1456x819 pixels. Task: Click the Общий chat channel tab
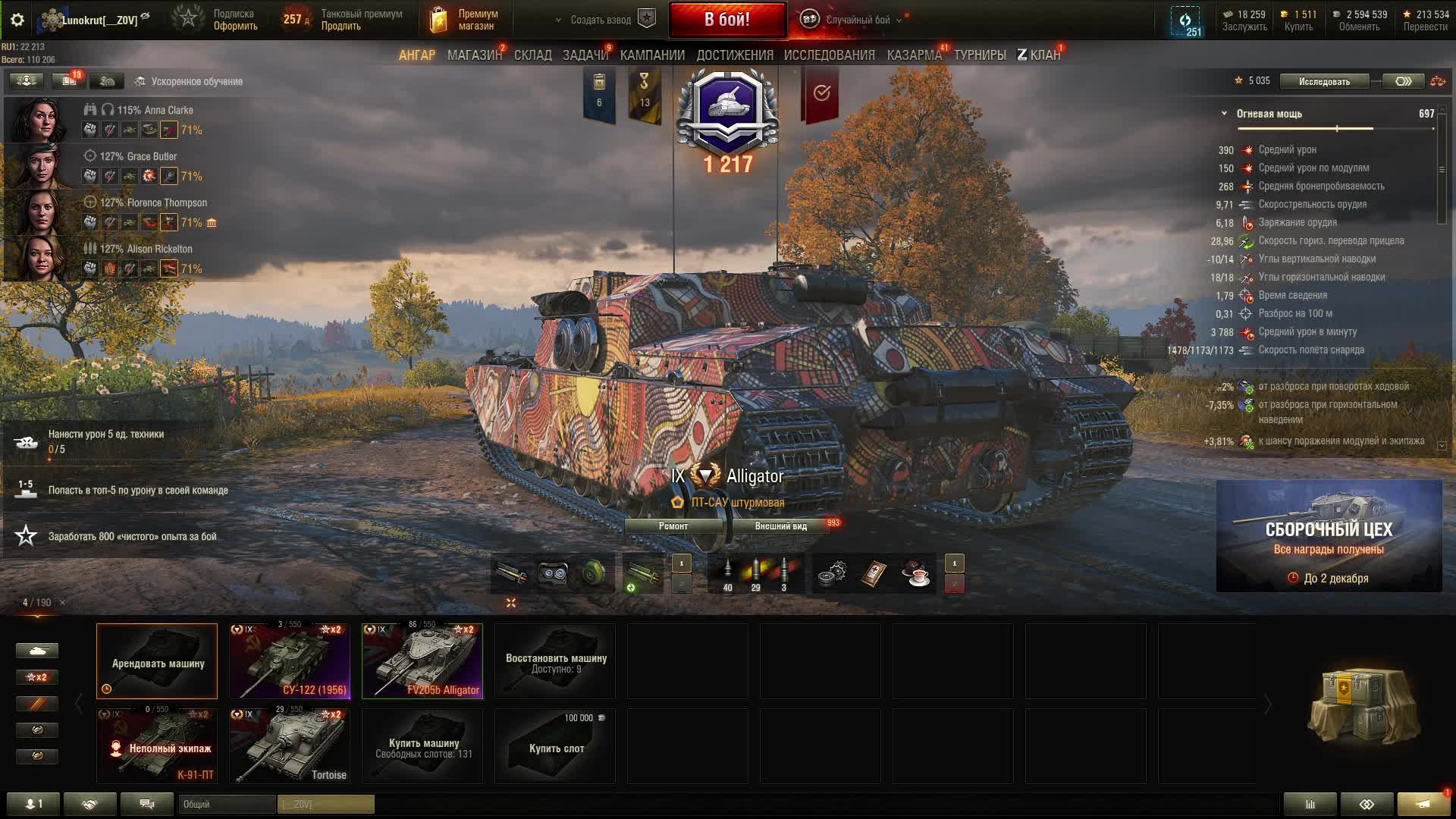[x=226, y=804]
